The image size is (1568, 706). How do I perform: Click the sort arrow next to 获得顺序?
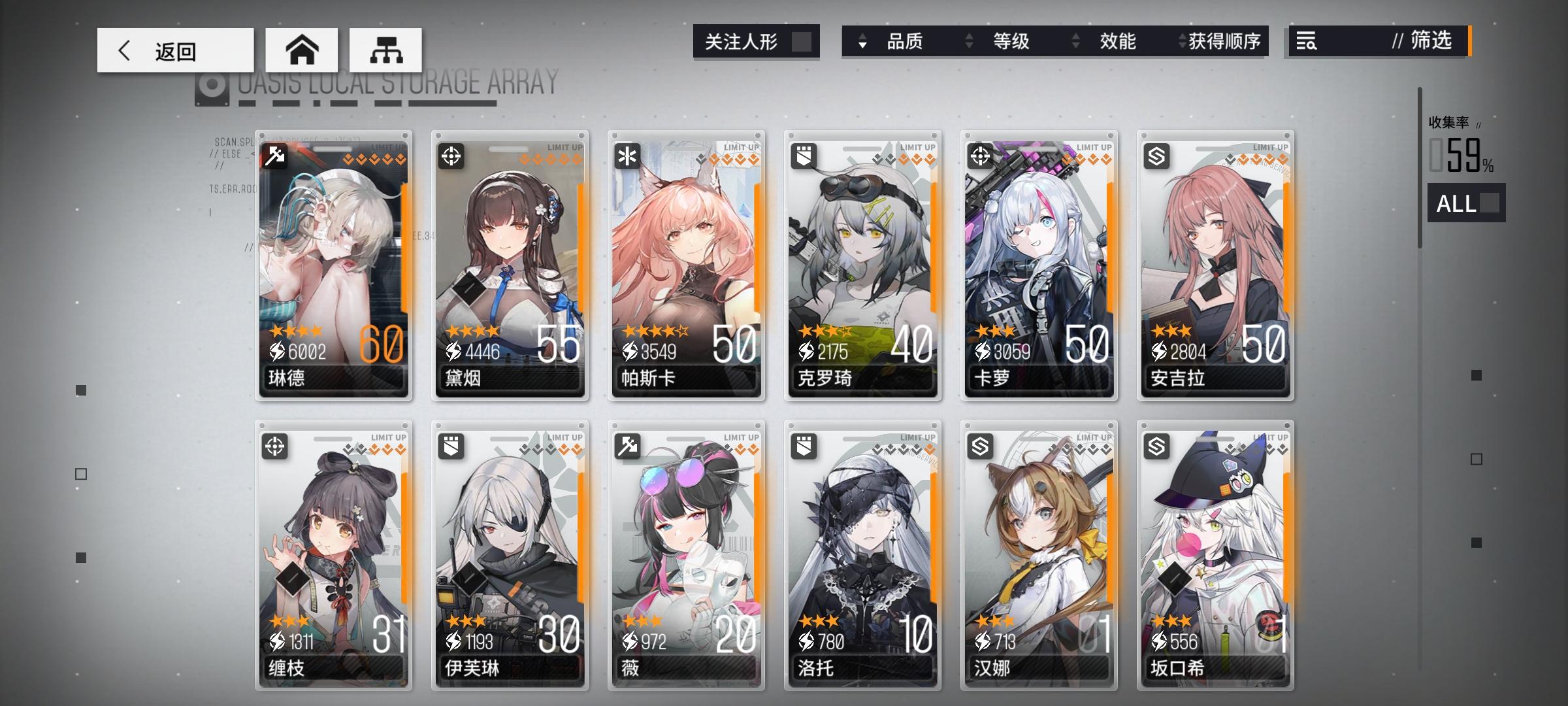tap(1181, 41)
